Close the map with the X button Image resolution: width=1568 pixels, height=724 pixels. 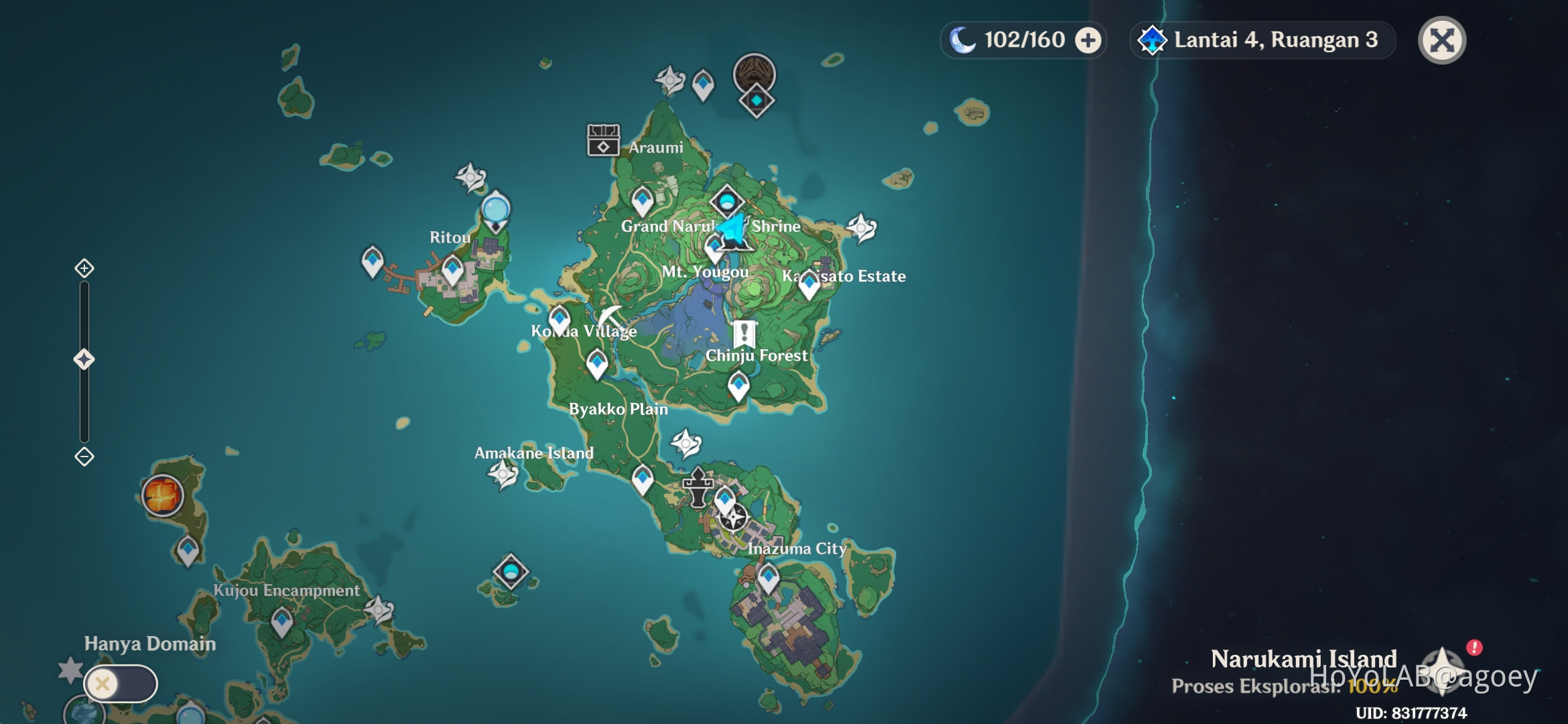click(1442, 40)
